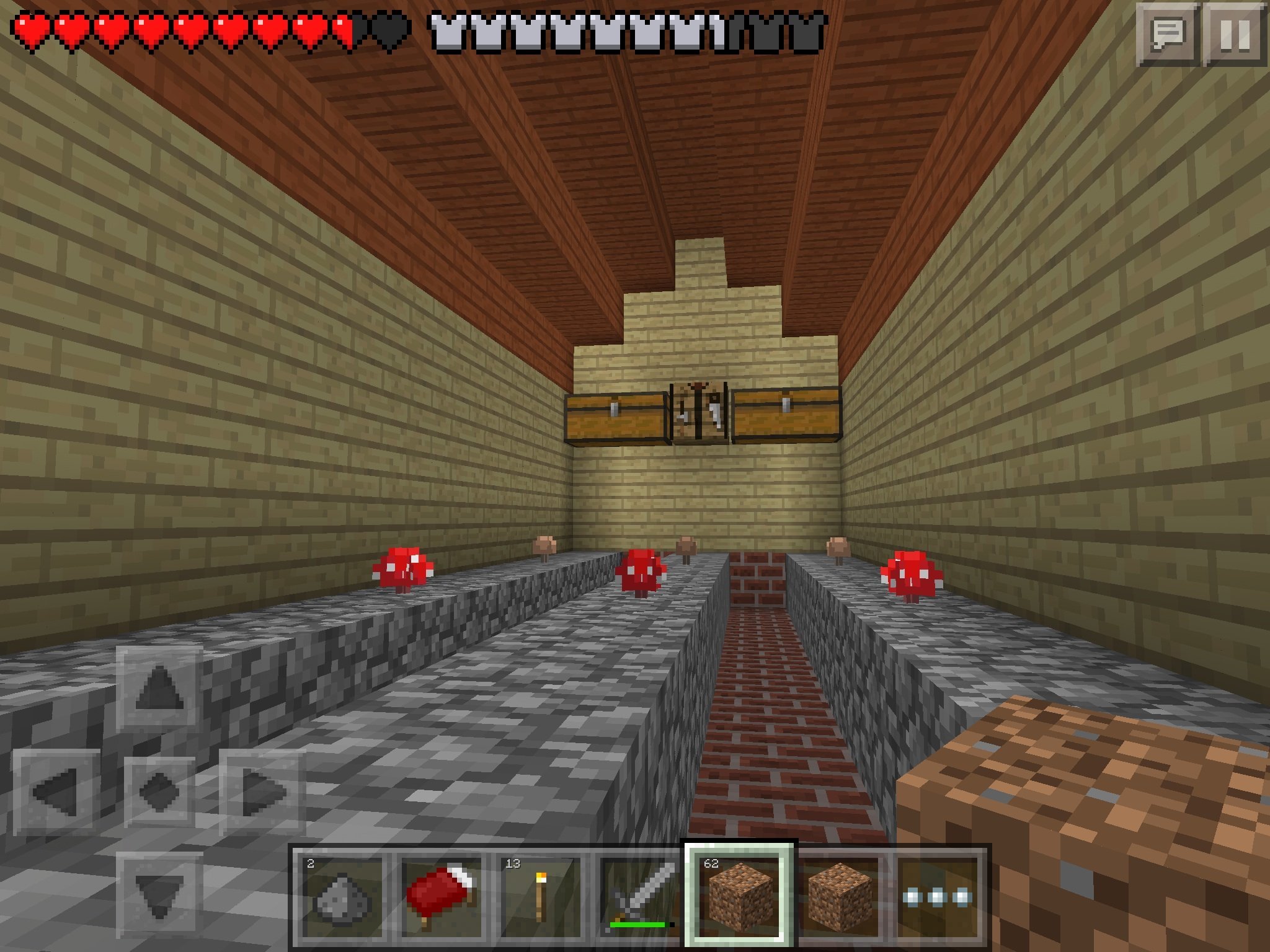Select the red bed hotbar slot
This screenshot has height=952, width=1270.
pyautogui.click(x=440, y=896)
